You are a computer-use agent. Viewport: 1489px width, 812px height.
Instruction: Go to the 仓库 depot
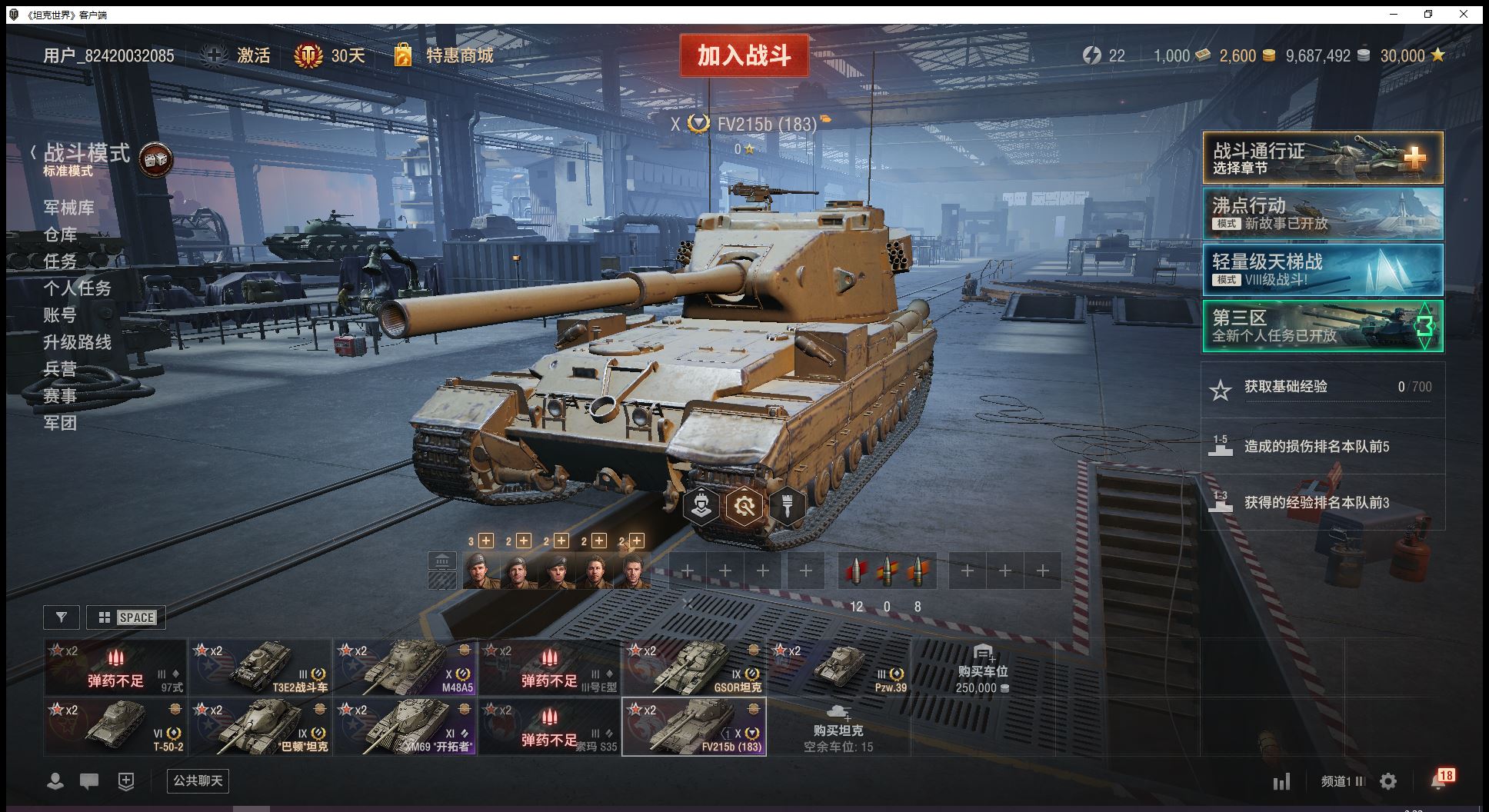(x=60, y=235)
